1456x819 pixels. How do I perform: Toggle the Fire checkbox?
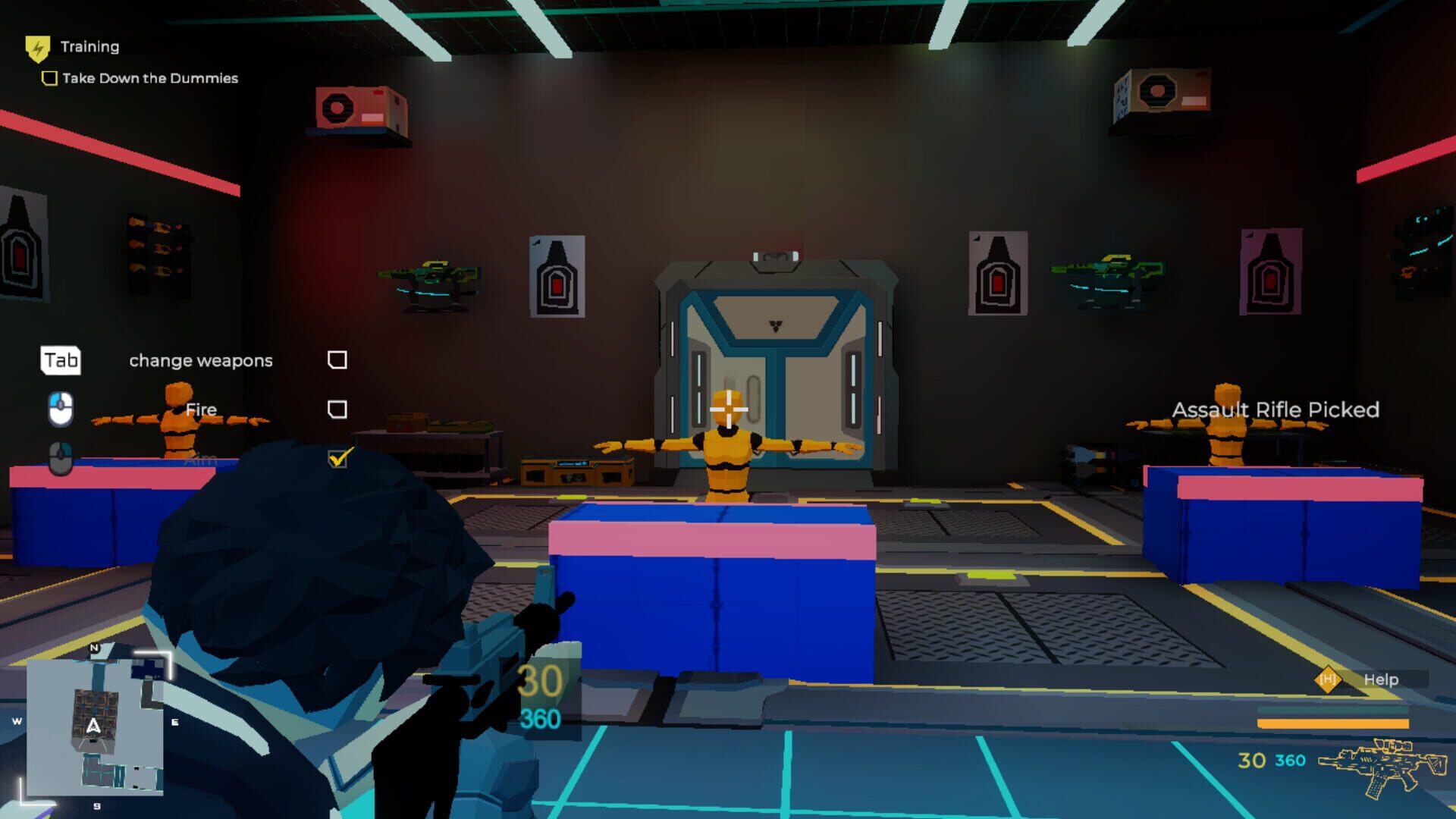339,409
